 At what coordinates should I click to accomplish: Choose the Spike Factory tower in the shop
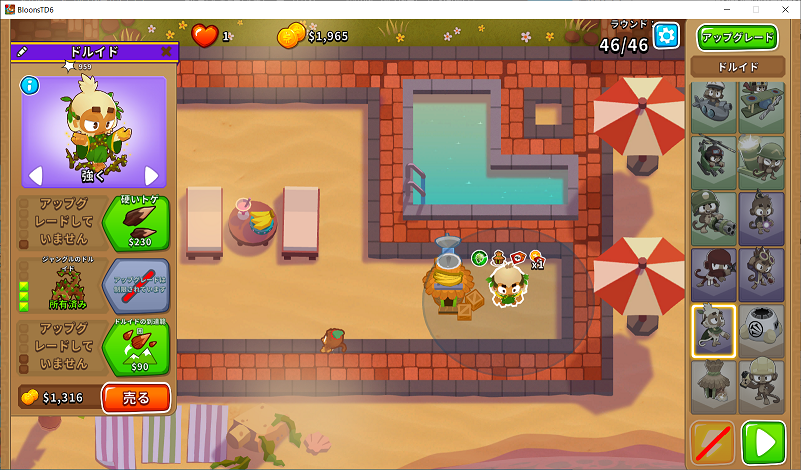click(762, 330)
